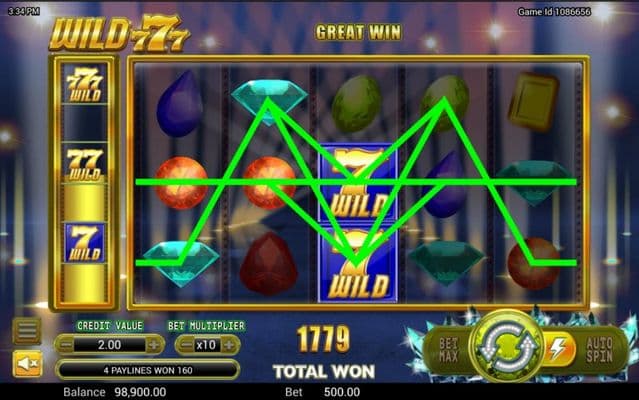The width and height of the screenshot is (639, 400).
Task: Select the Bet Max button
Action: [445, 346]
